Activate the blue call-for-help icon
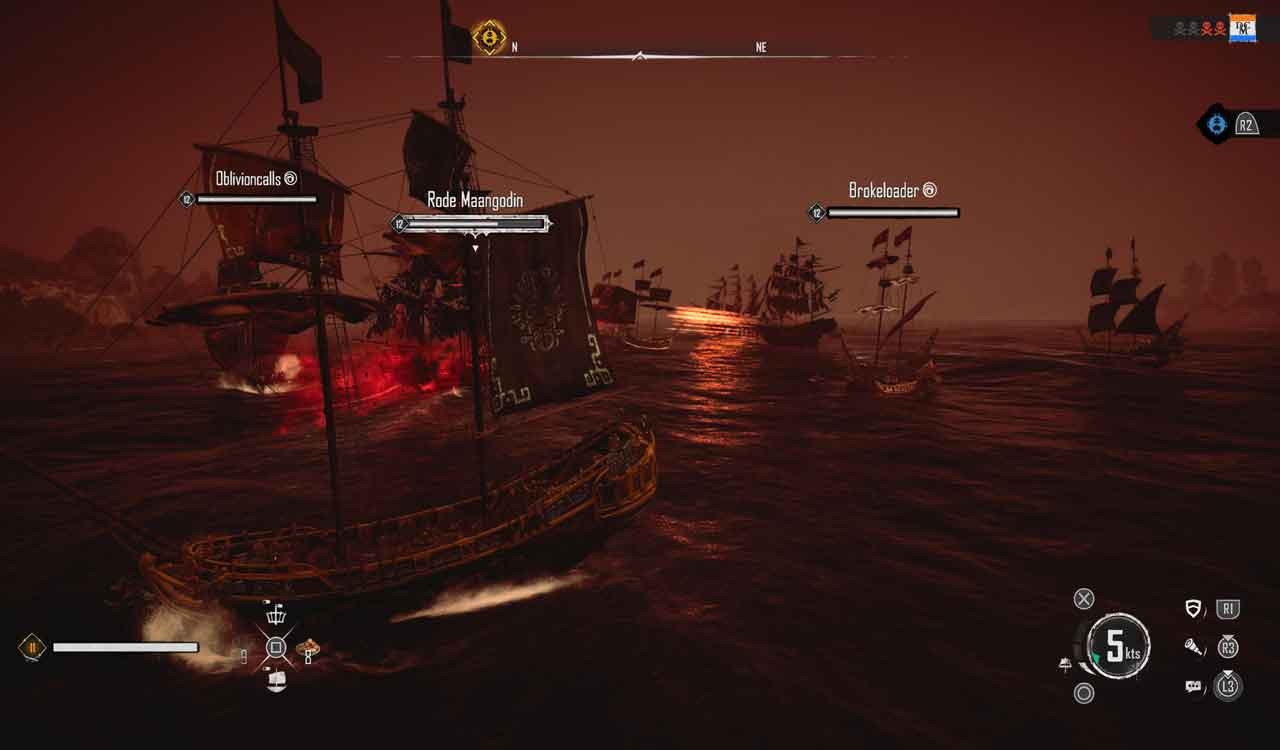Image resolution: width=1280 pixels, height=750 pixels. pyautogui.click(x=1216, y=124)
